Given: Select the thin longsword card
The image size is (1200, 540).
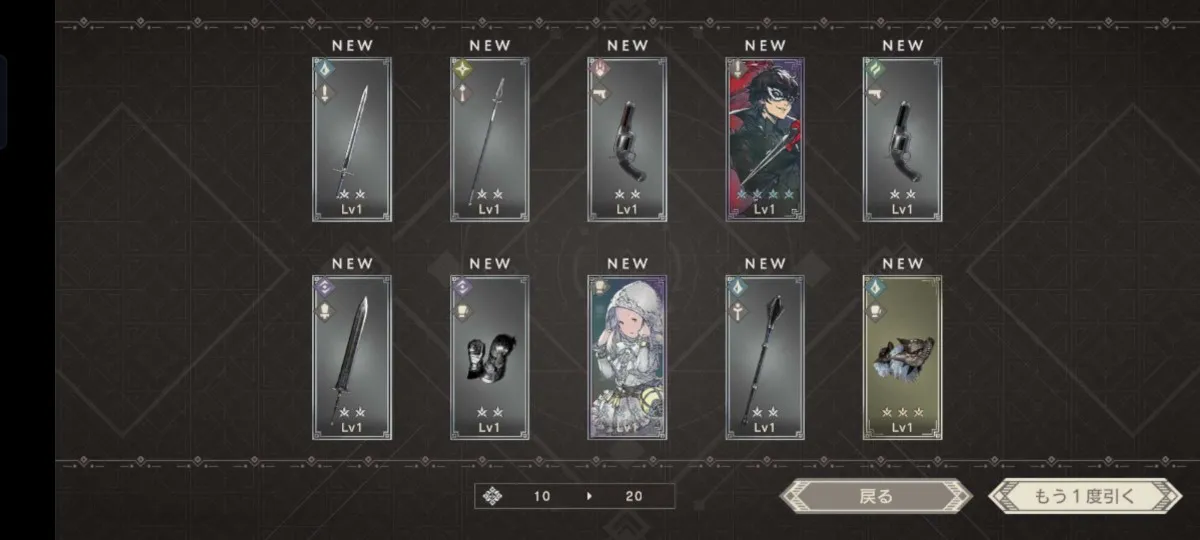Looking at the screenshot, I should click(352, 140).
